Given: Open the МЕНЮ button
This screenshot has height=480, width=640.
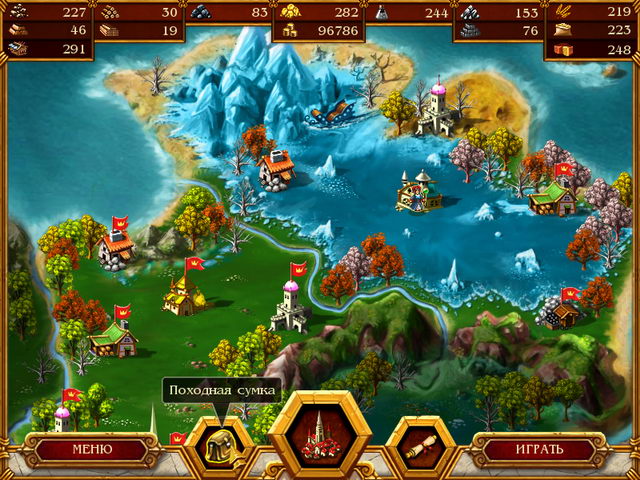Looking at the screenshot, I should pos(91,449).
